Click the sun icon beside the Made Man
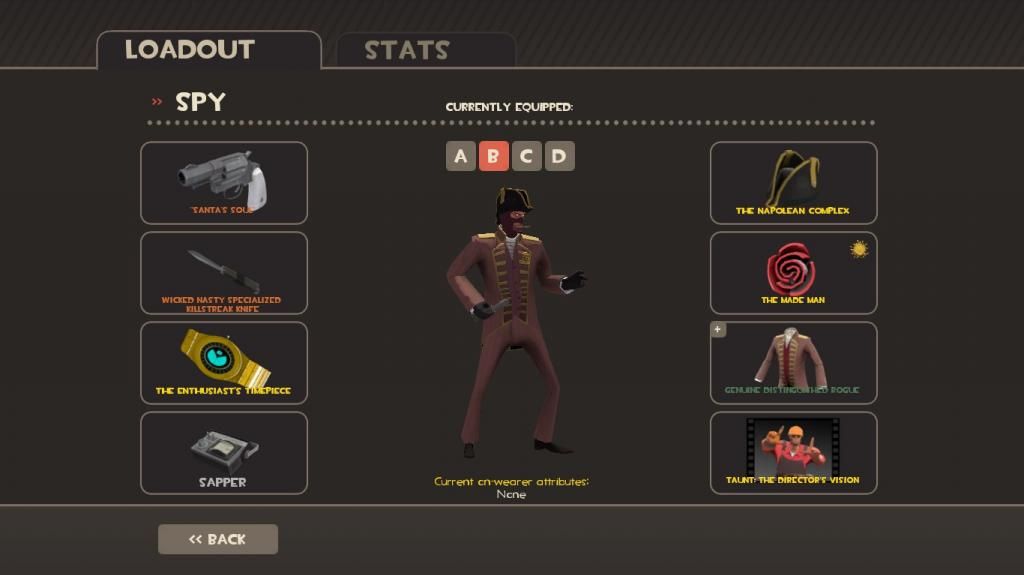This screenshot has width=1024, height=575. coord(859,249)
